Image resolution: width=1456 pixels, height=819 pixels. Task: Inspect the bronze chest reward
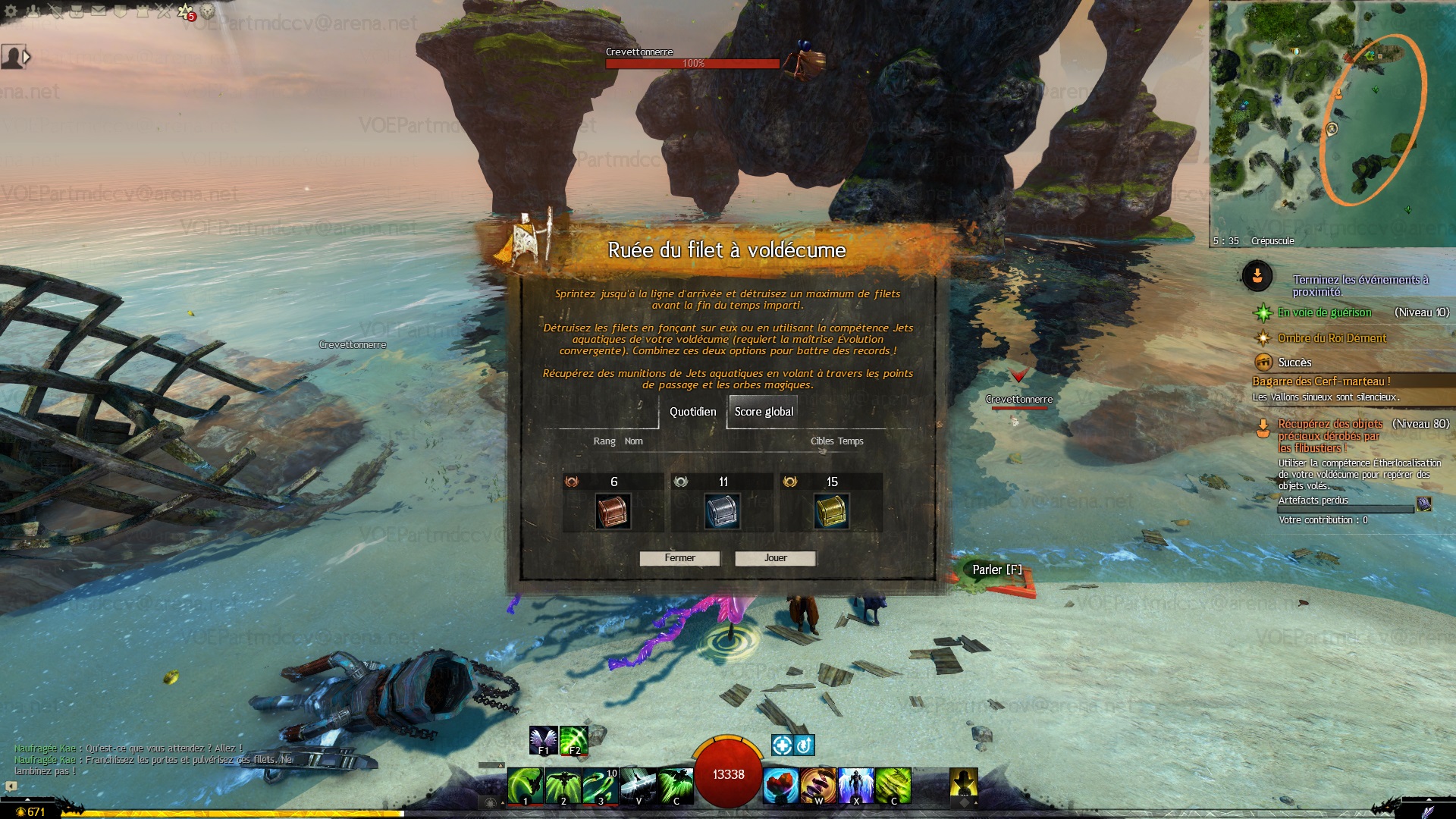click(613, 512)
